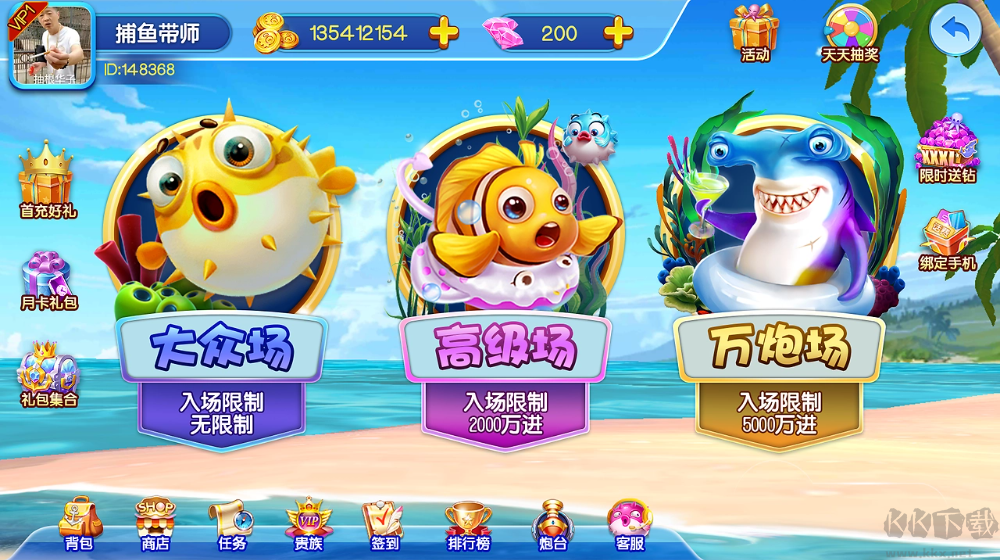This screenshot has height=560, width=1000.
Task: View the 排行榜 leaderboard trophy
Action: pos(467,523)
